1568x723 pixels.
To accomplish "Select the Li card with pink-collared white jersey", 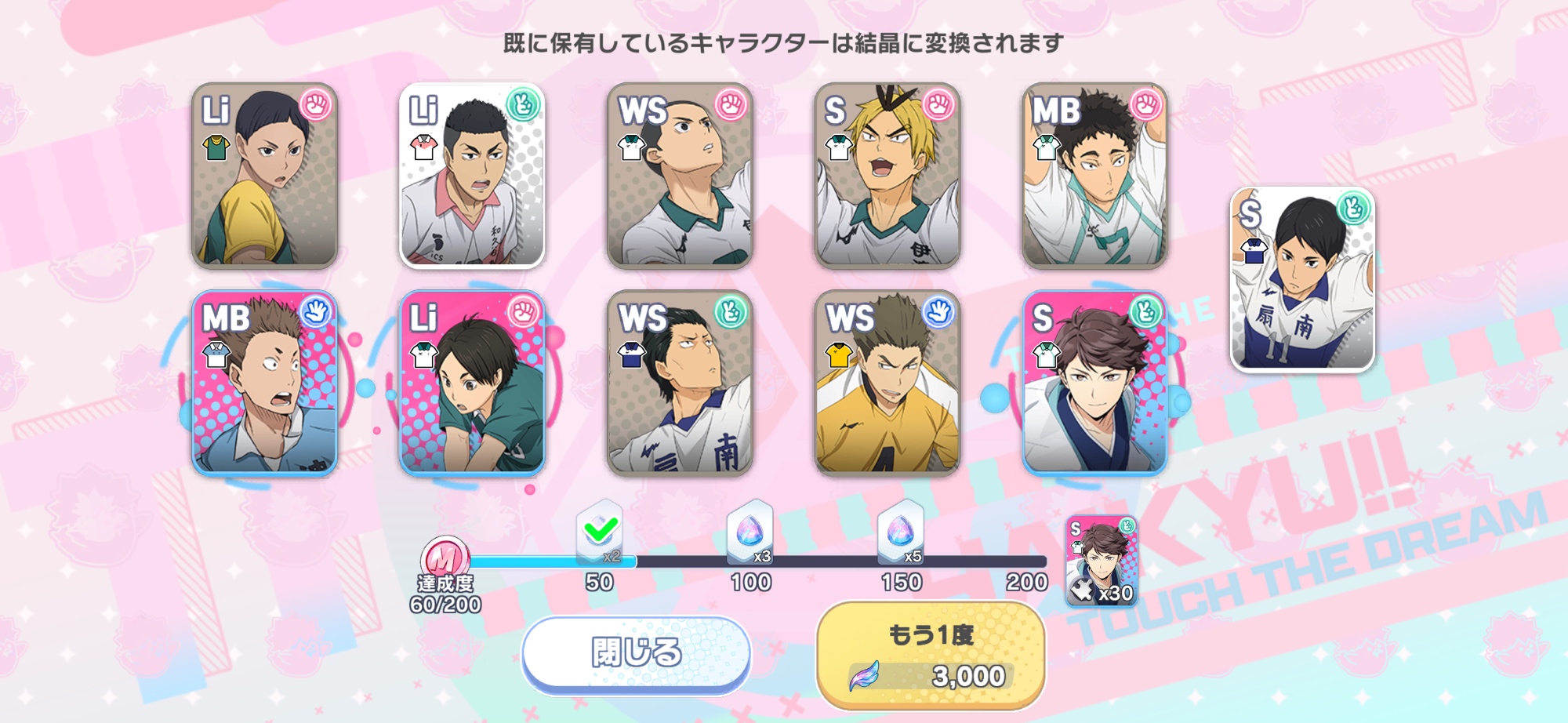I will (472, 176).
